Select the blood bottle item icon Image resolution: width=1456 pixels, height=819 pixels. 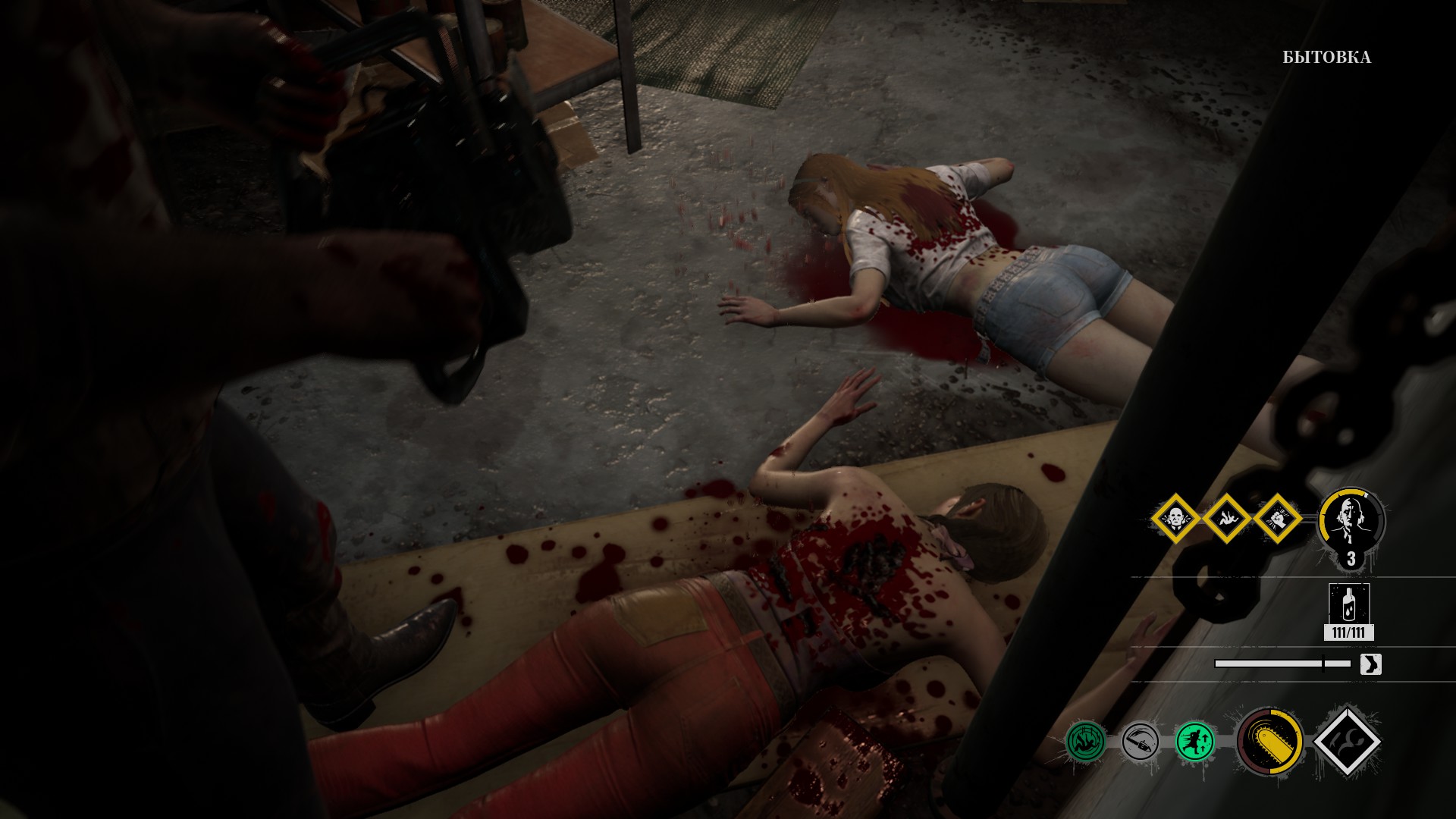pos(1348,604)
